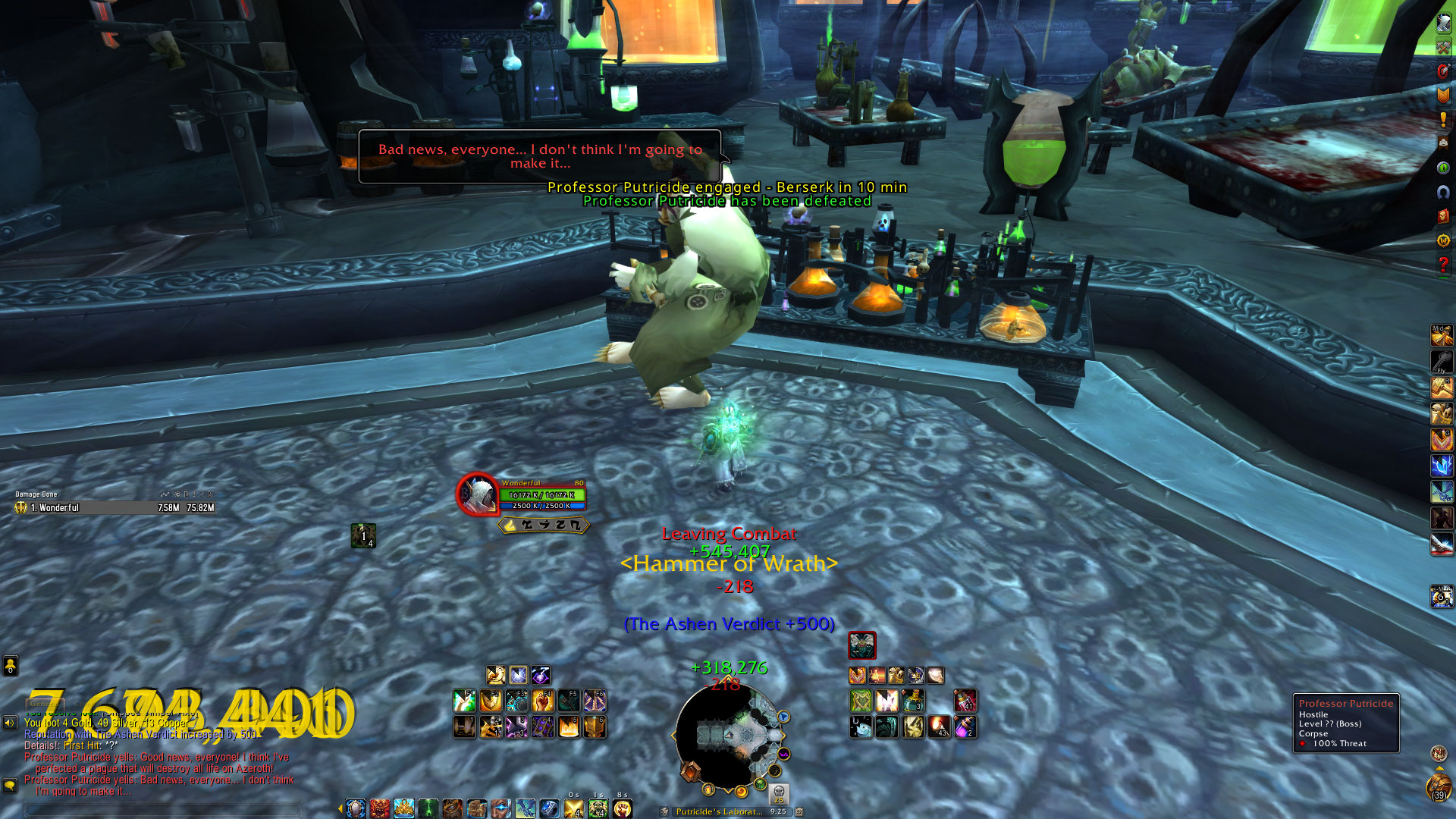Click the Putricide's Laboratory zone label
This screenshot has width=1456, height=819.
tap(718, 811)
